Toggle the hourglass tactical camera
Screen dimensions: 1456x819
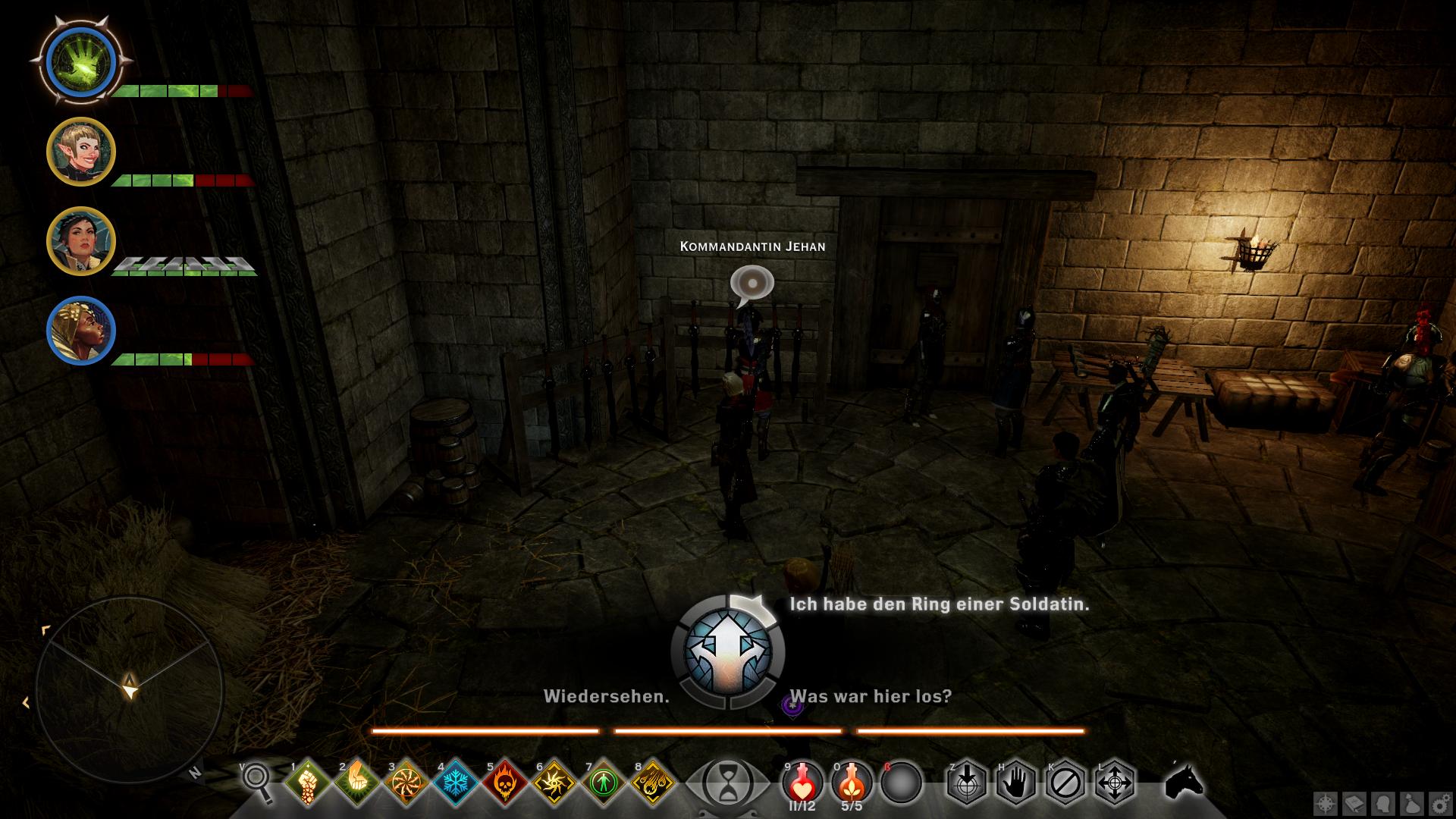pos(726,781)
